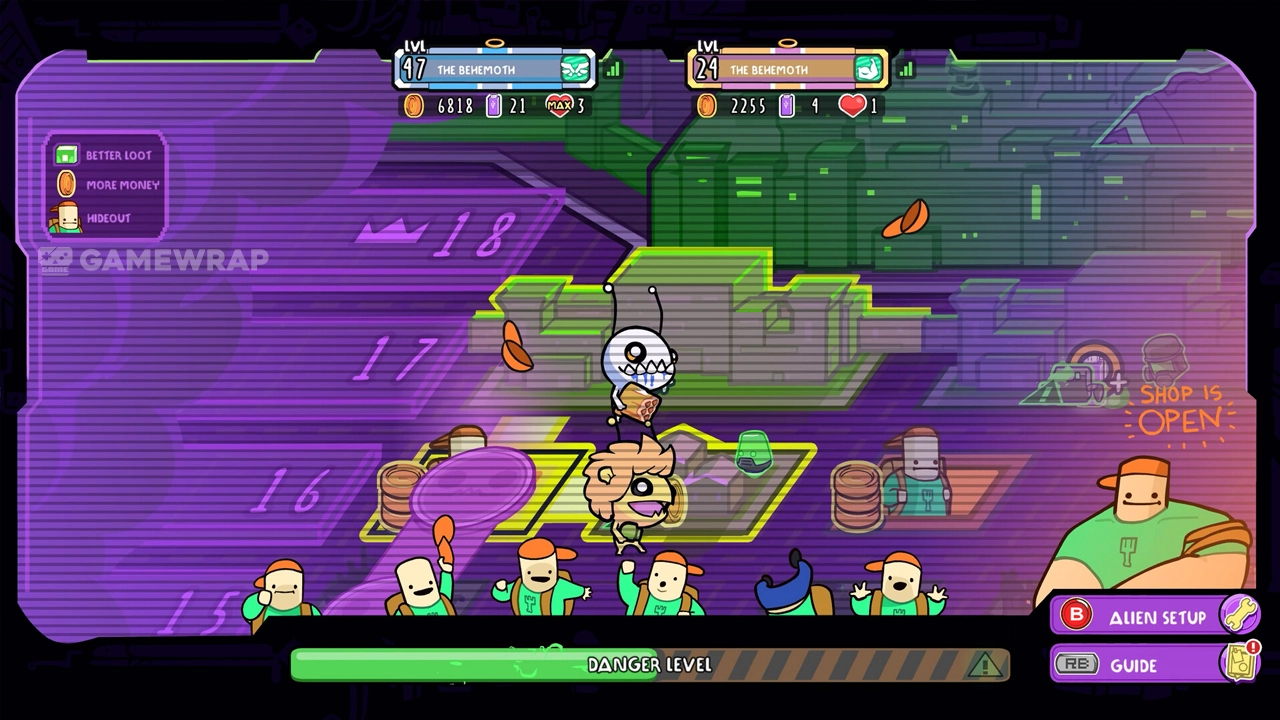The width and height of the screenshot is (1280, 720).
Task: Select the level 47 player banner
Action: point(496,70)
